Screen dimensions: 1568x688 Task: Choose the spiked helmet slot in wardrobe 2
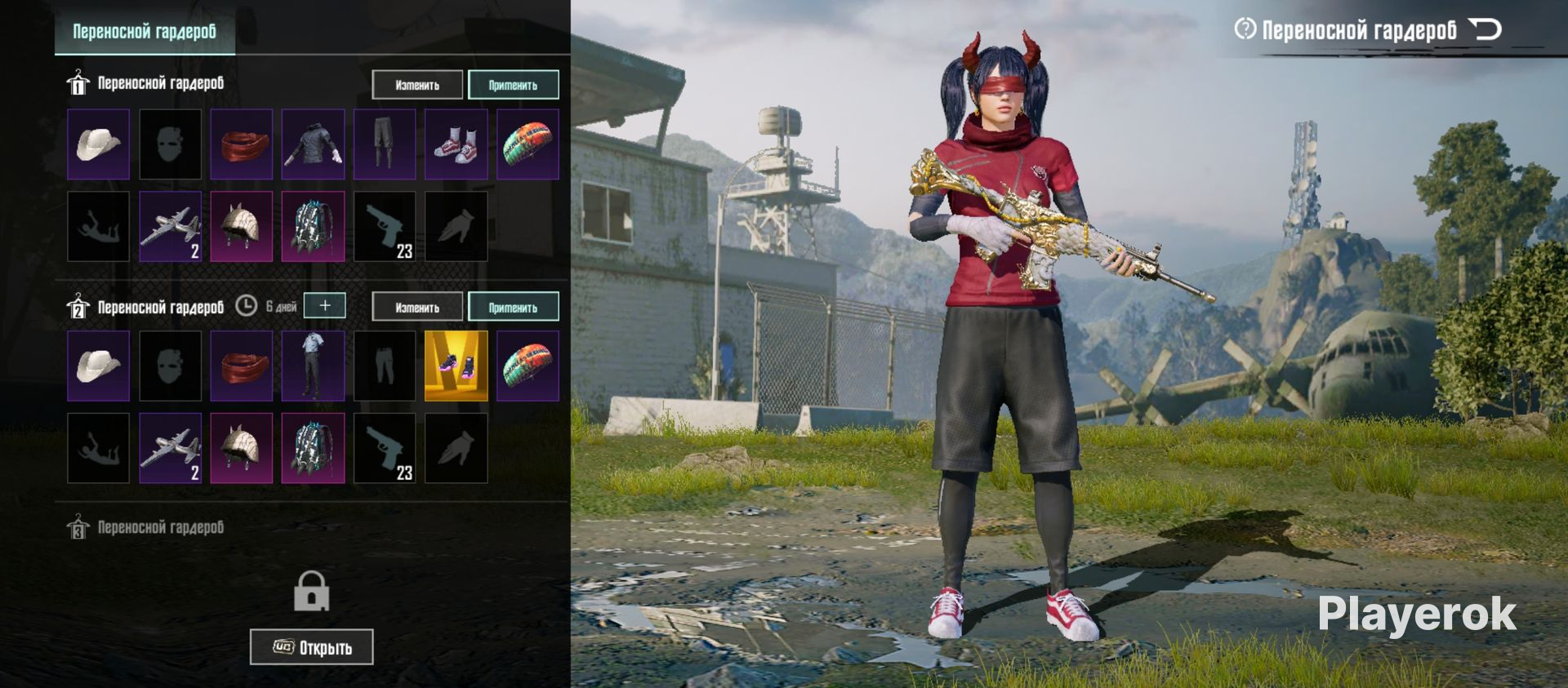pyautogui.click(x=241, y=448)
